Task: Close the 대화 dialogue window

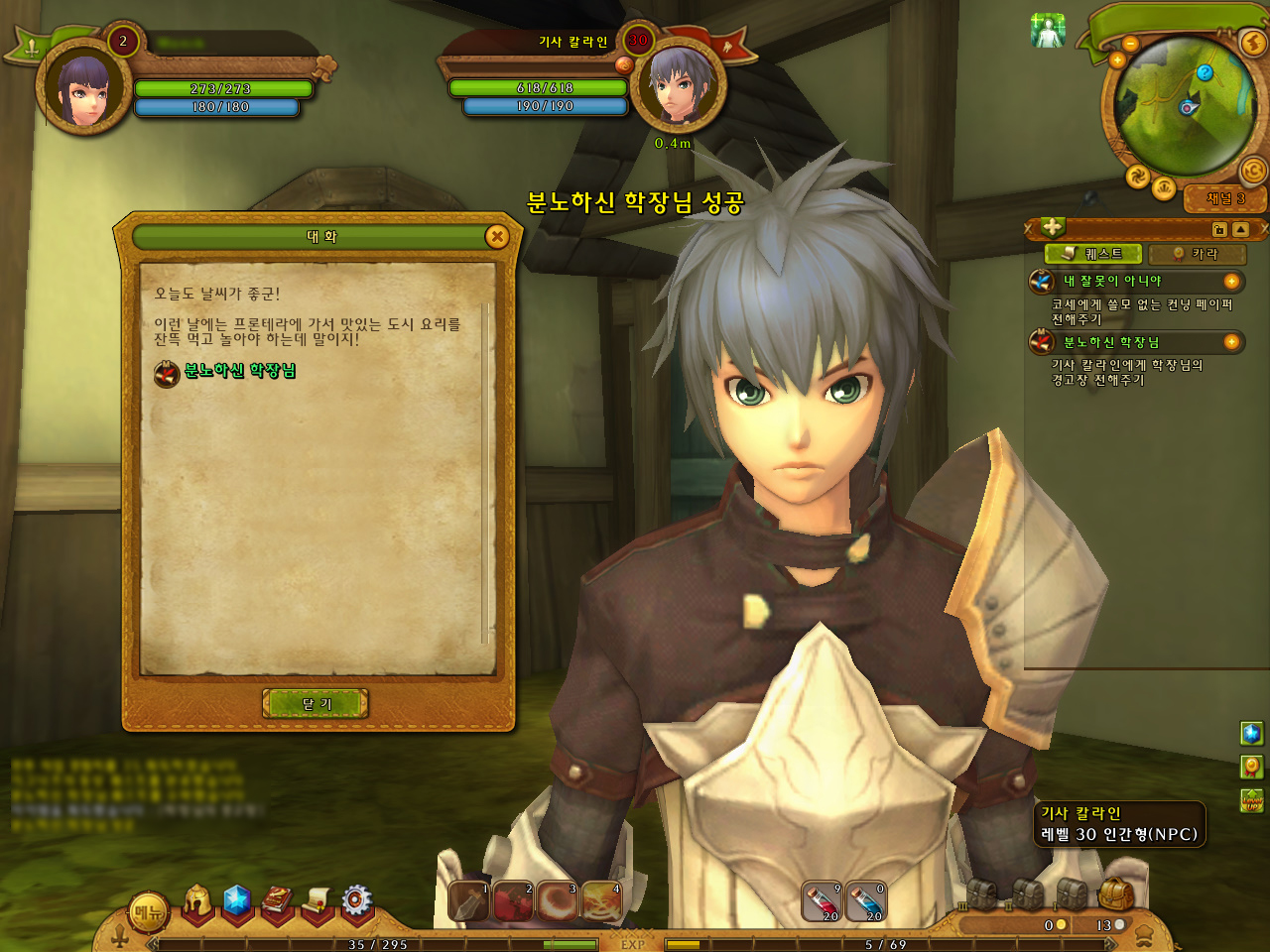Action: pos(497,236)
